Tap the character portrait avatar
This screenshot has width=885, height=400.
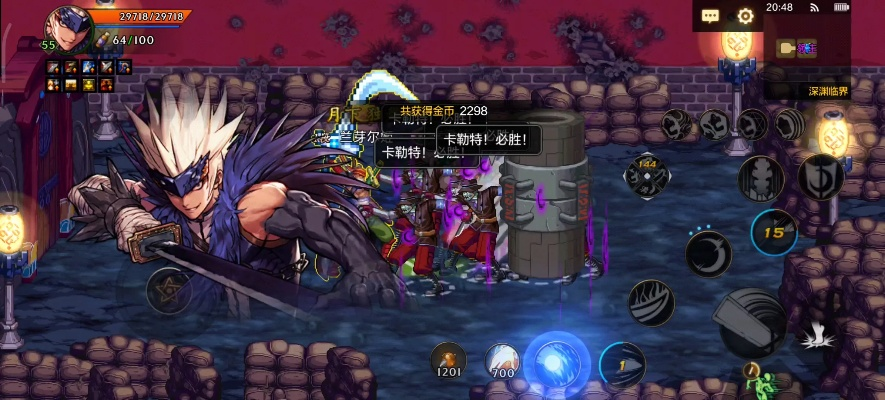pos(67,27)
